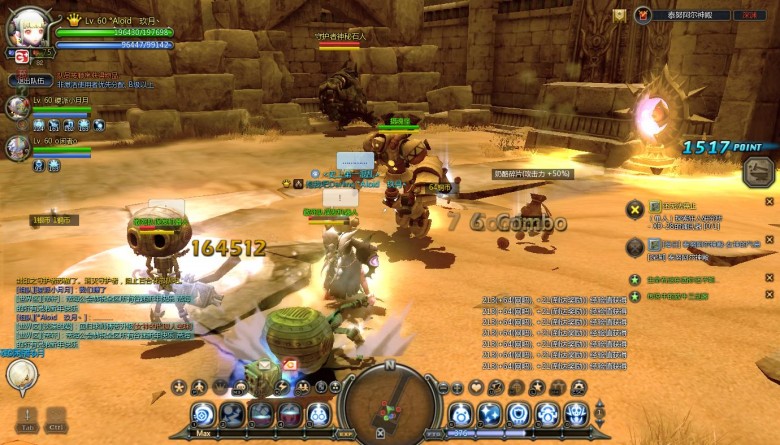The height and width of the screenshot is (445, 780).
Task: Activate the heart icon in the right menu row
Action: click(476, 387)
